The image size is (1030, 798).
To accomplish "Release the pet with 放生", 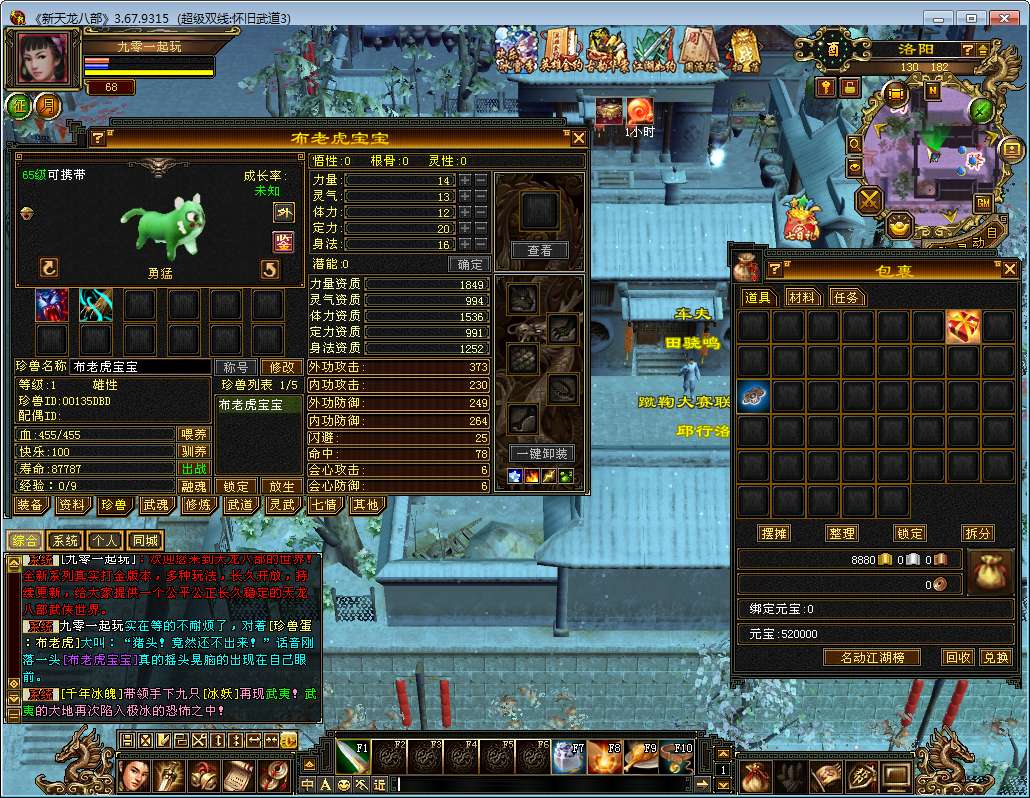I will 283,486.
